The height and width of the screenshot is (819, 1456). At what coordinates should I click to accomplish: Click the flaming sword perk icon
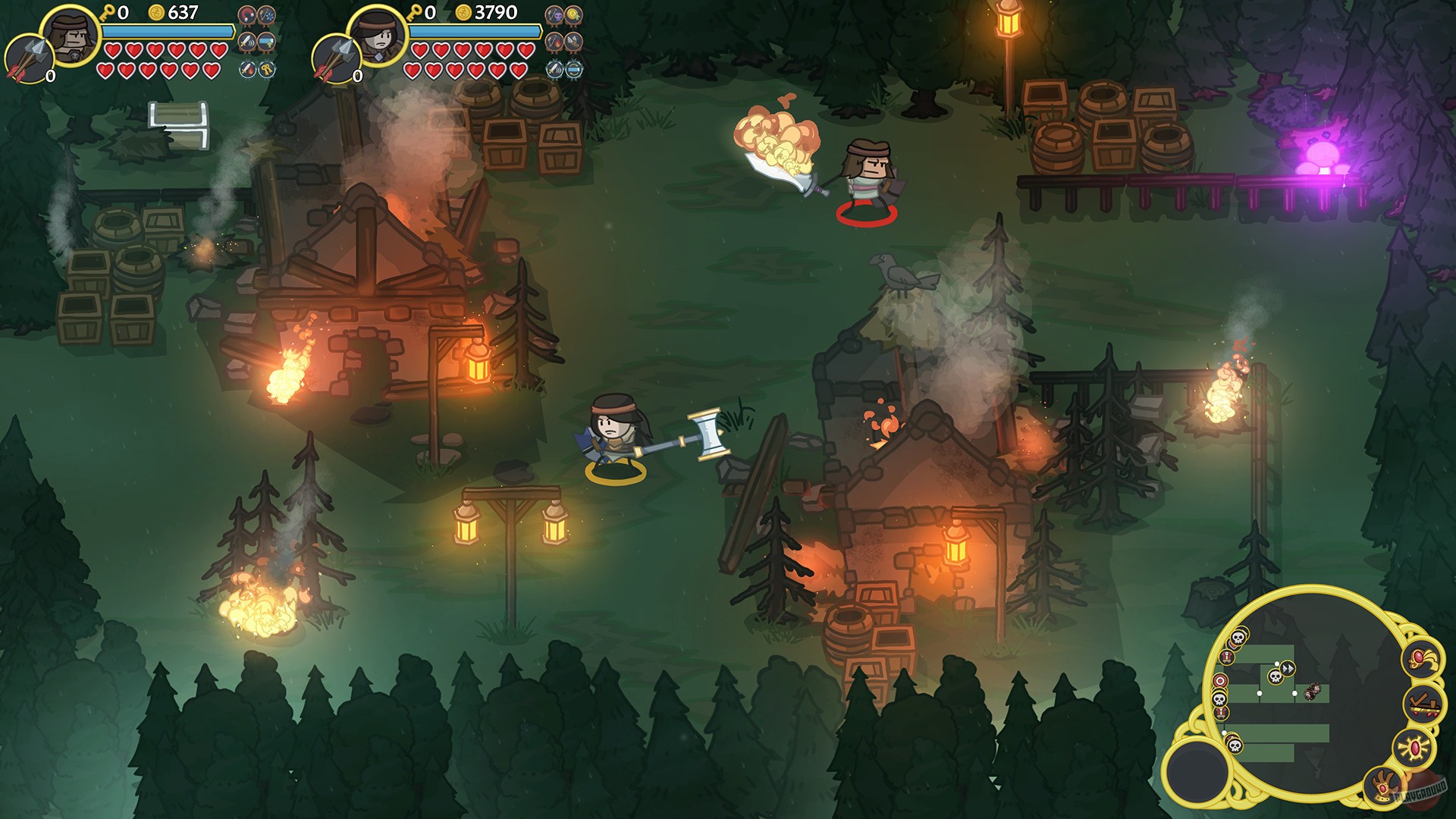(247, 69)
